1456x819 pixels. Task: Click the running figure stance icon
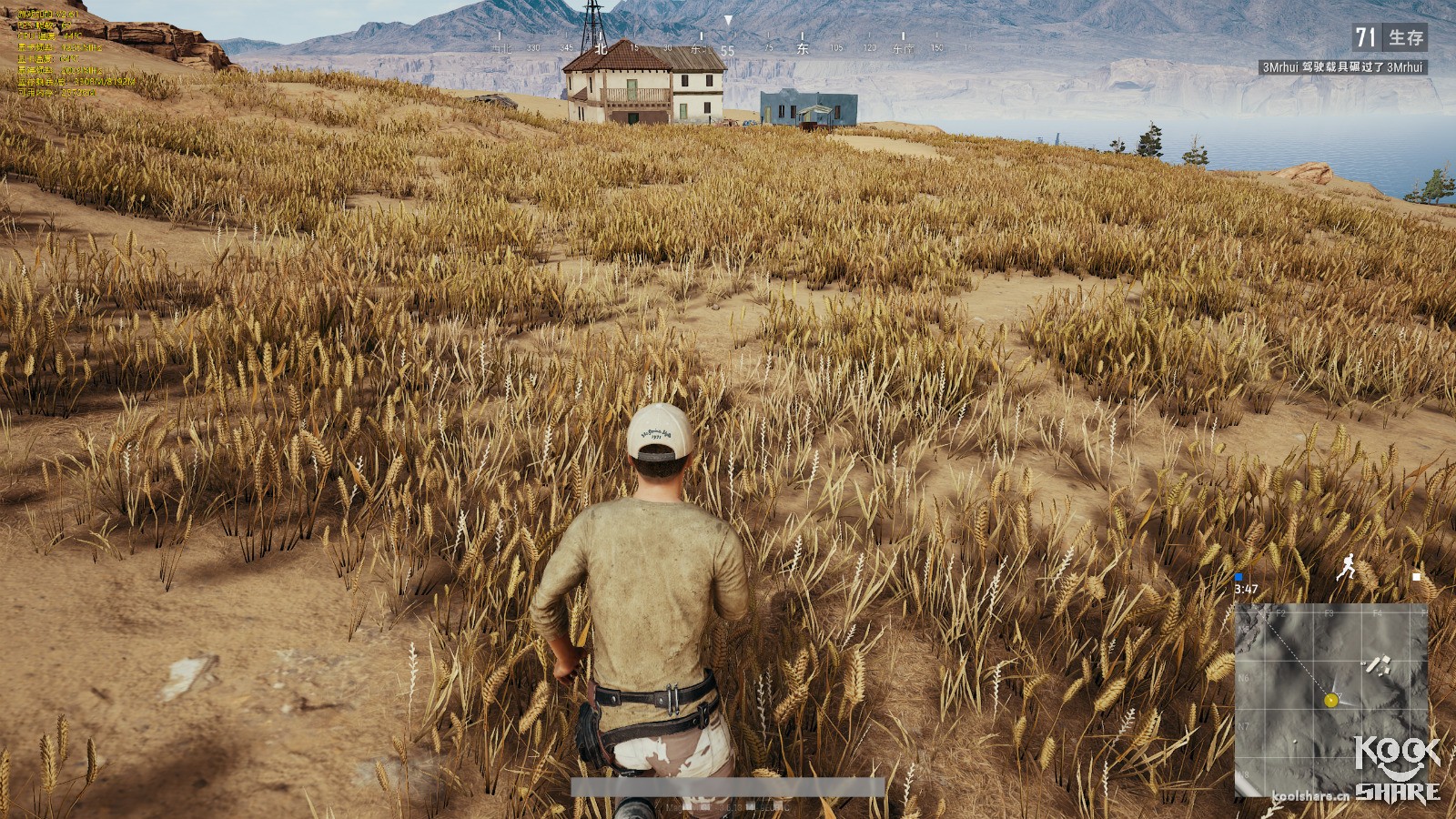point(1347,568)
